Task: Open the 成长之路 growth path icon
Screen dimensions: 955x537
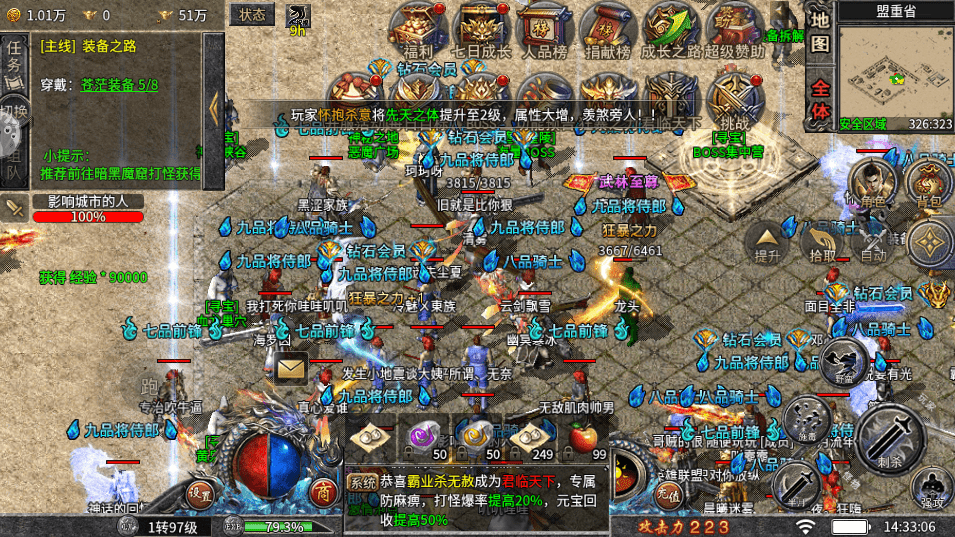Action: tap(670, 27)
